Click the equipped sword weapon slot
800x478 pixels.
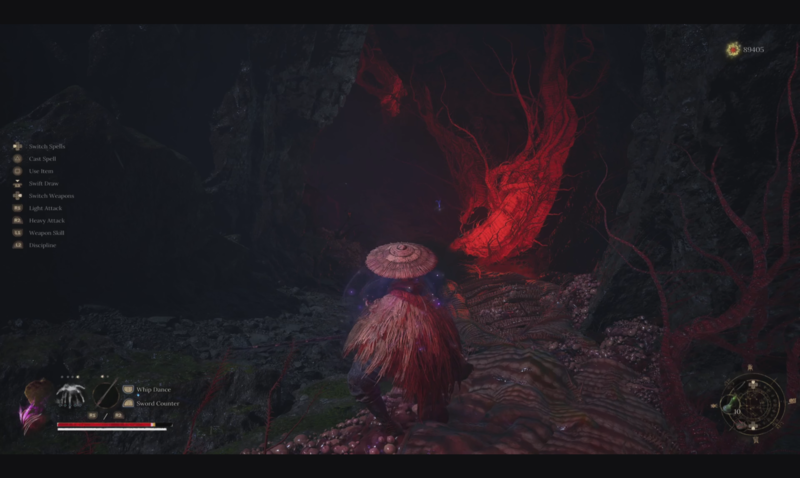(x=106, y=394)
